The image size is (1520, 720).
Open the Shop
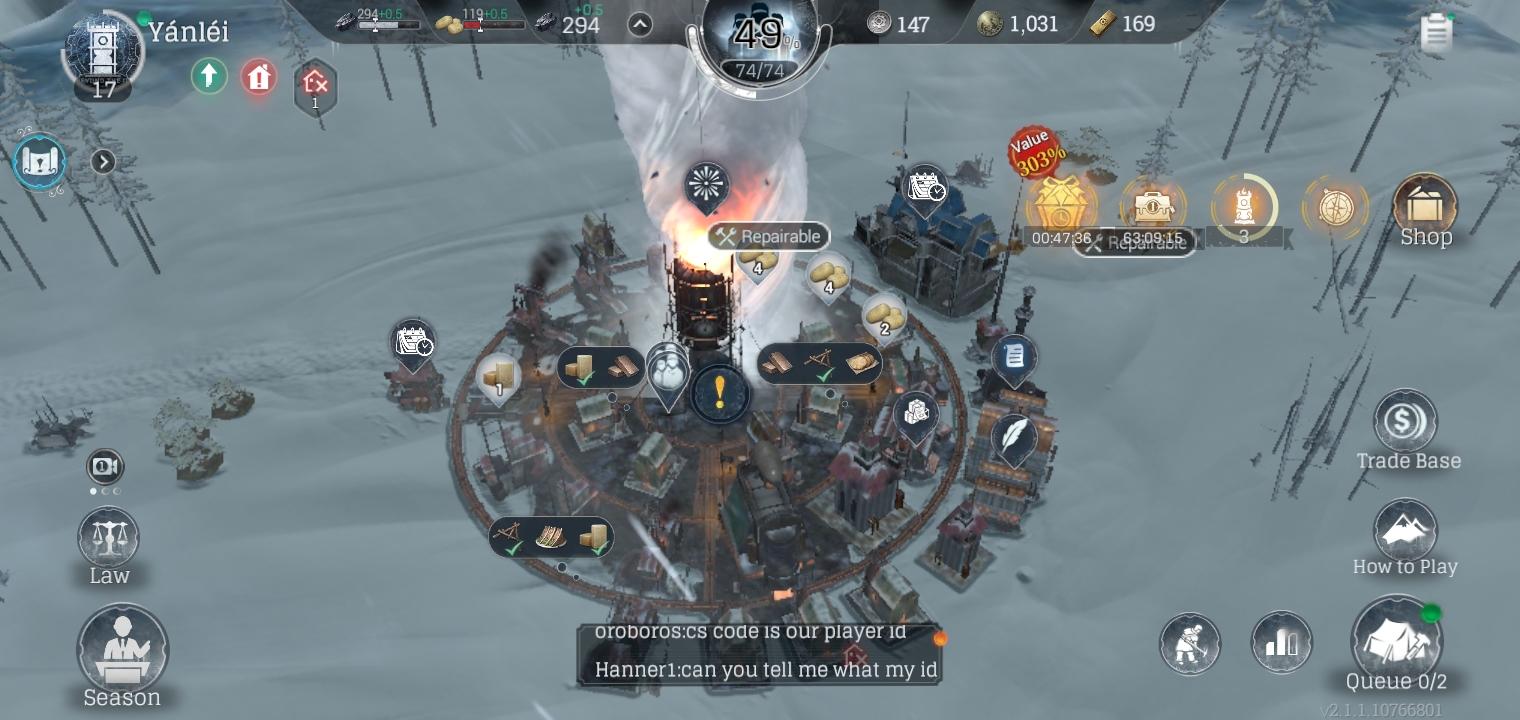(1425, 210)
